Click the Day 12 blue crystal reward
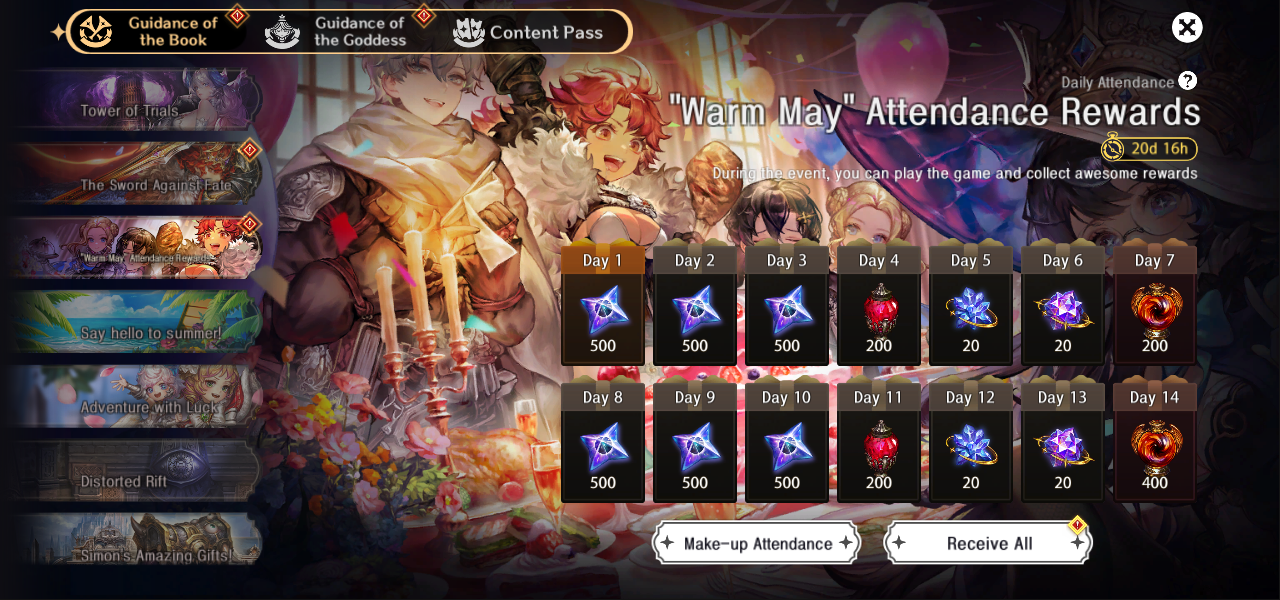Screen dimensions: 1280x600 click(971, 447)
